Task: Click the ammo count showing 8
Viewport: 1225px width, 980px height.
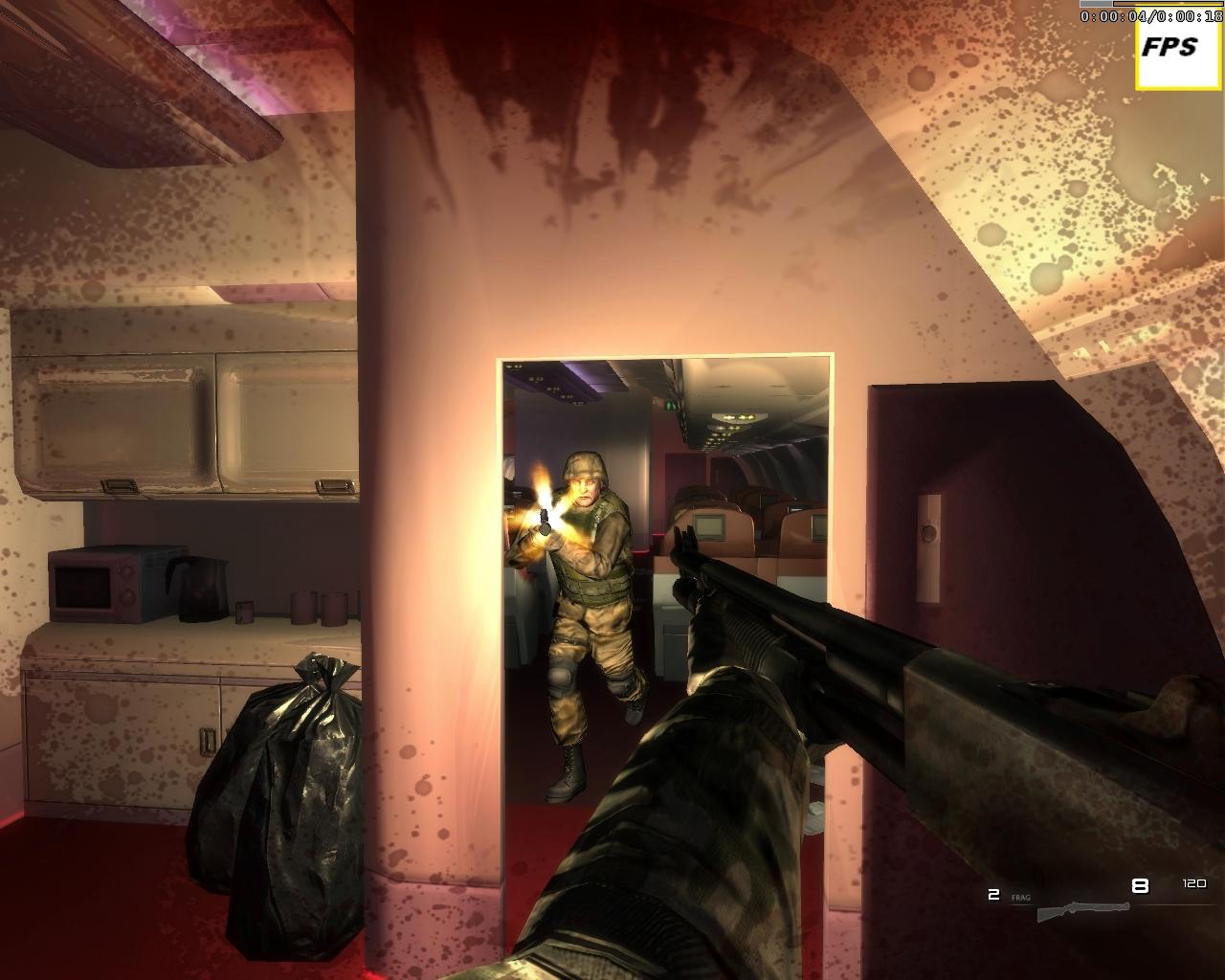Action: 1139,885
